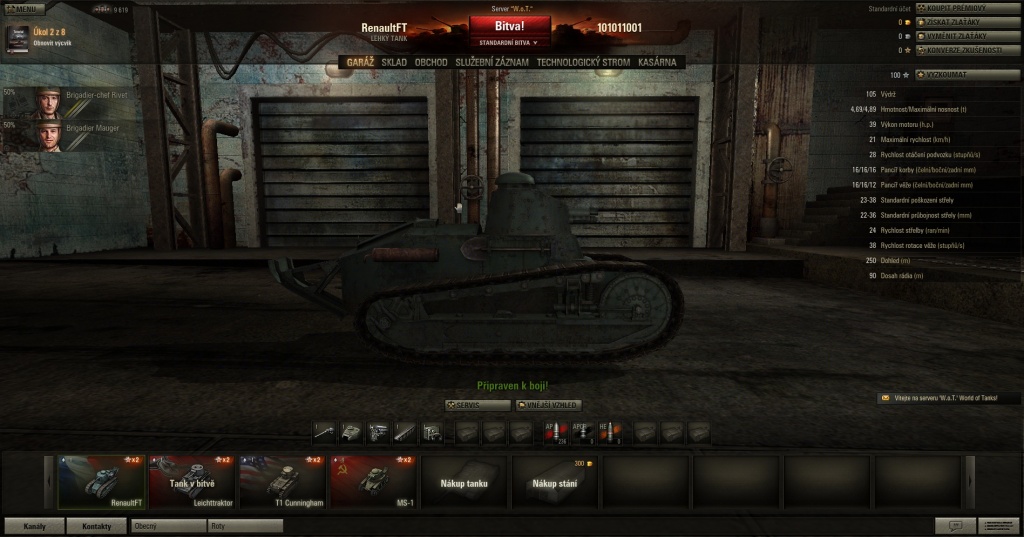Start the battle with the red Bitva! button
Screen dimensions: 1024x537
[510, 27]
